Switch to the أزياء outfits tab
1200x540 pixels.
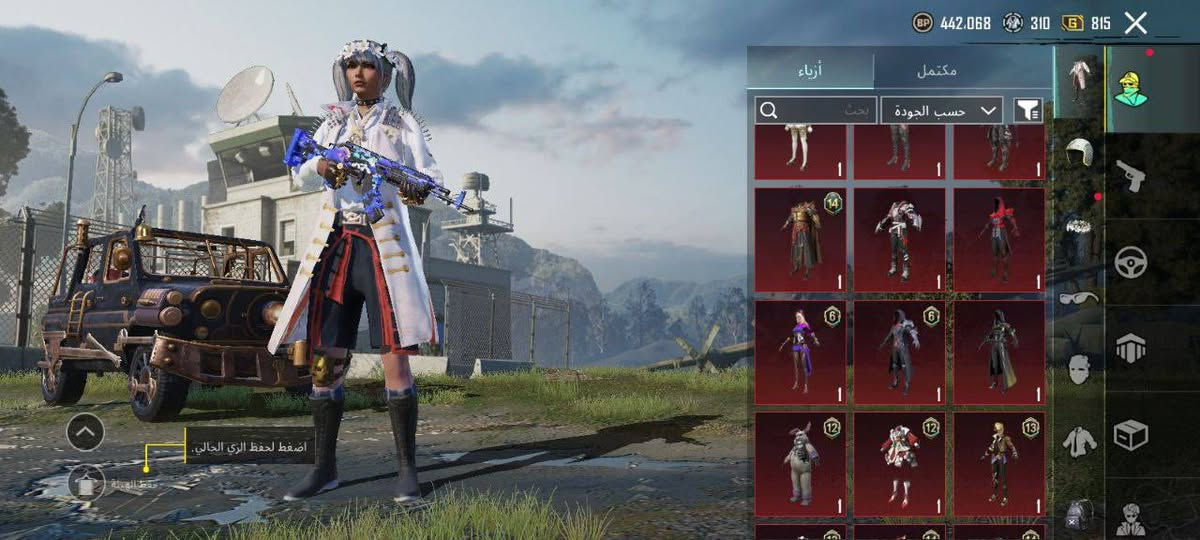tap(810, 71)
